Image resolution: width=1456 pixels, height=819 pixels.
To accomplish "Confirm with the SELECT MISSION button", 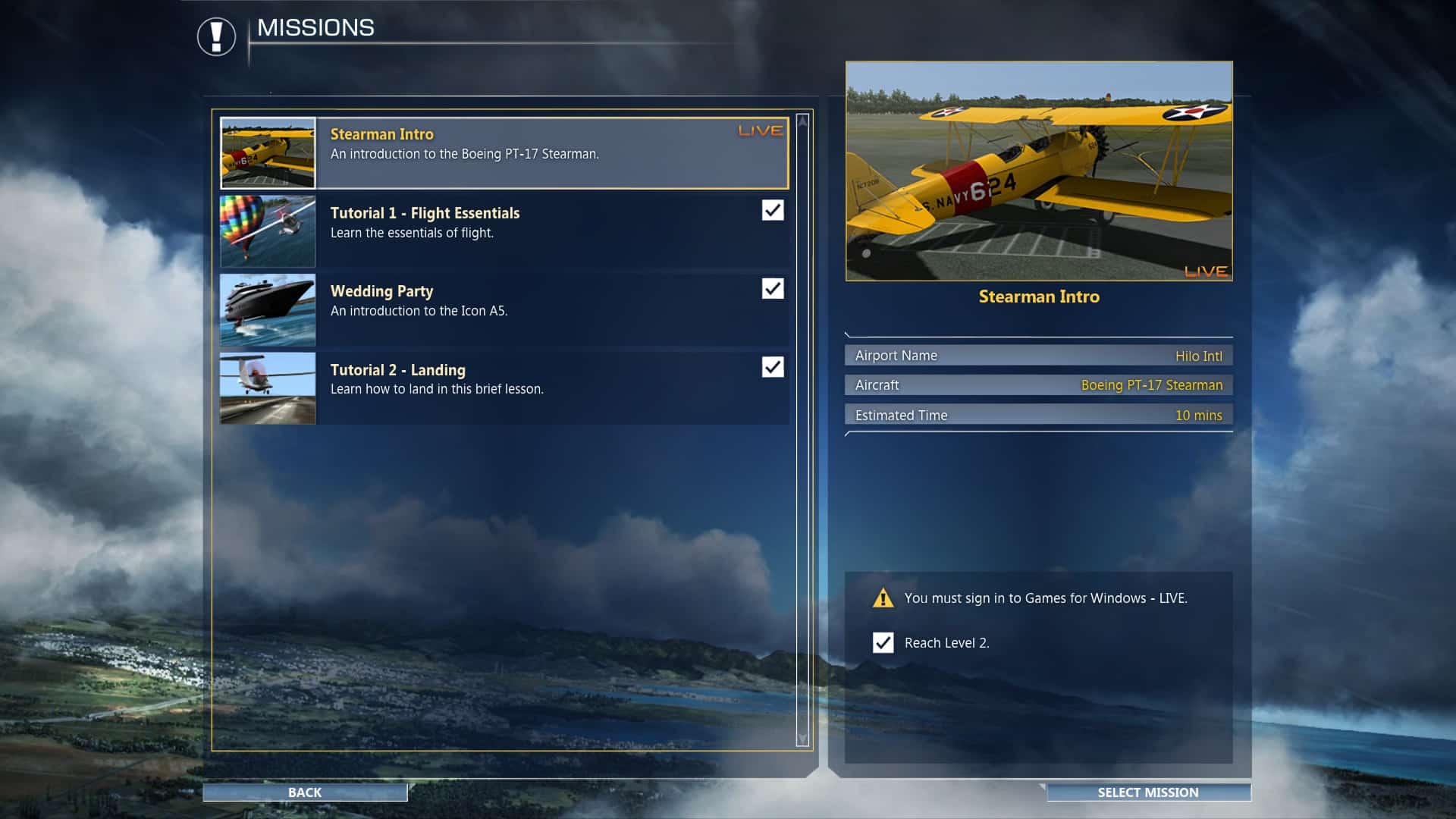I will pyautogui.click(x=1147, y=792).
